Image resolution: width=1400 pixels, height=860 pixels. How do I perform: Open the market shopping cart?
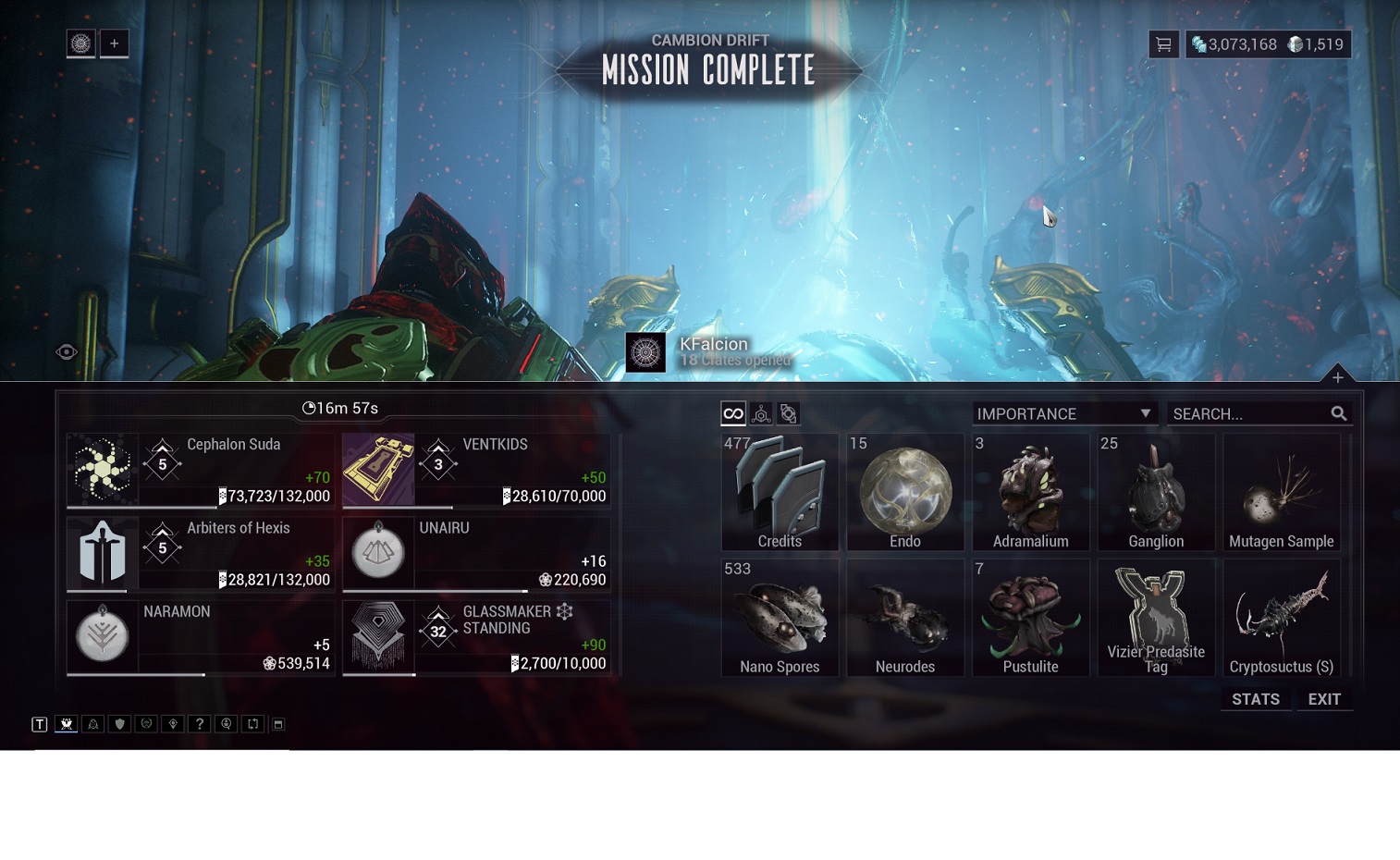click(x=1163, y=44)
